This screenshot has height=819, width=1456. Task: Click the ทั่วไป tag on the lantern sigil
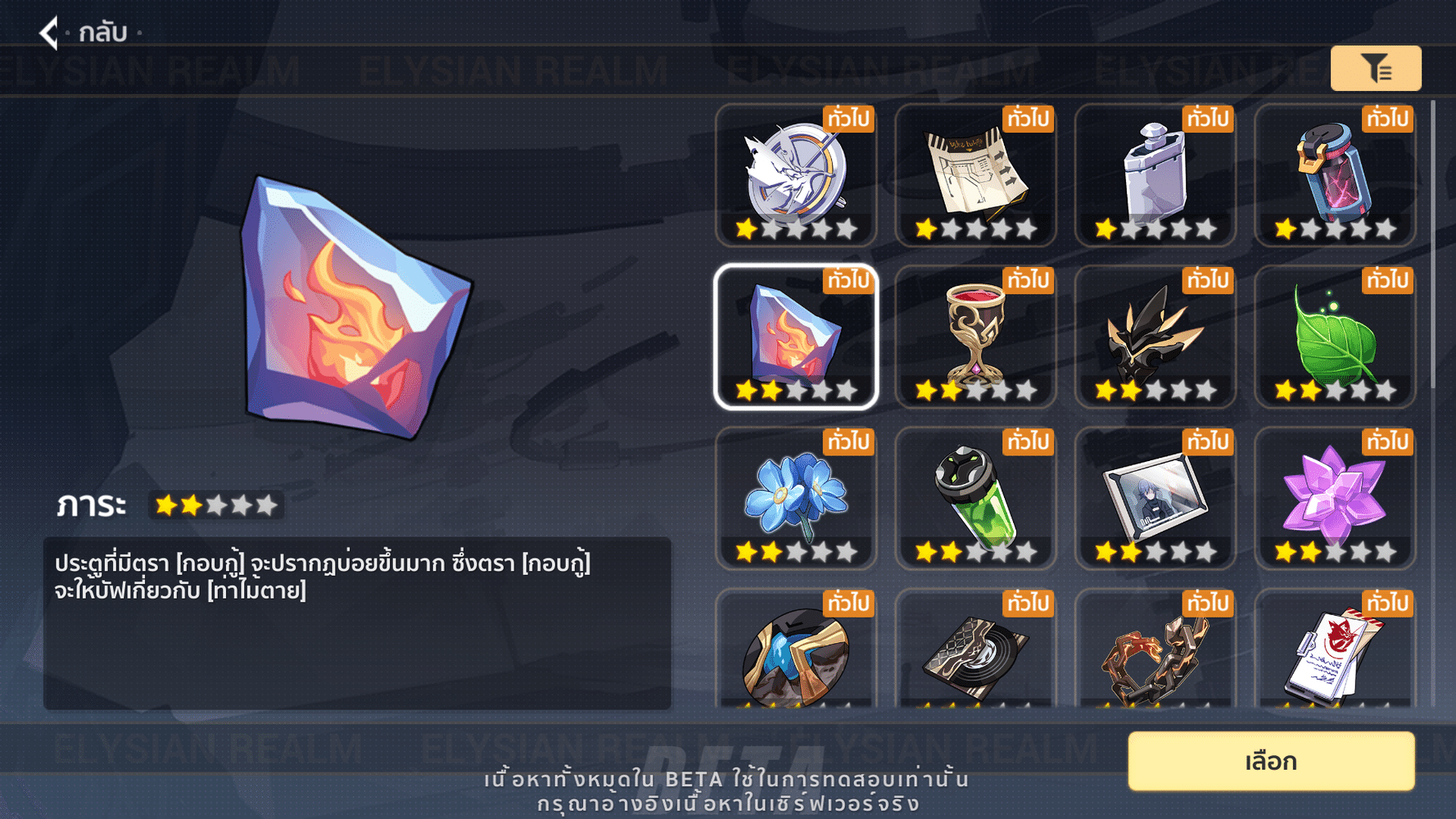pyautogui.click(x=1385, y=118)
